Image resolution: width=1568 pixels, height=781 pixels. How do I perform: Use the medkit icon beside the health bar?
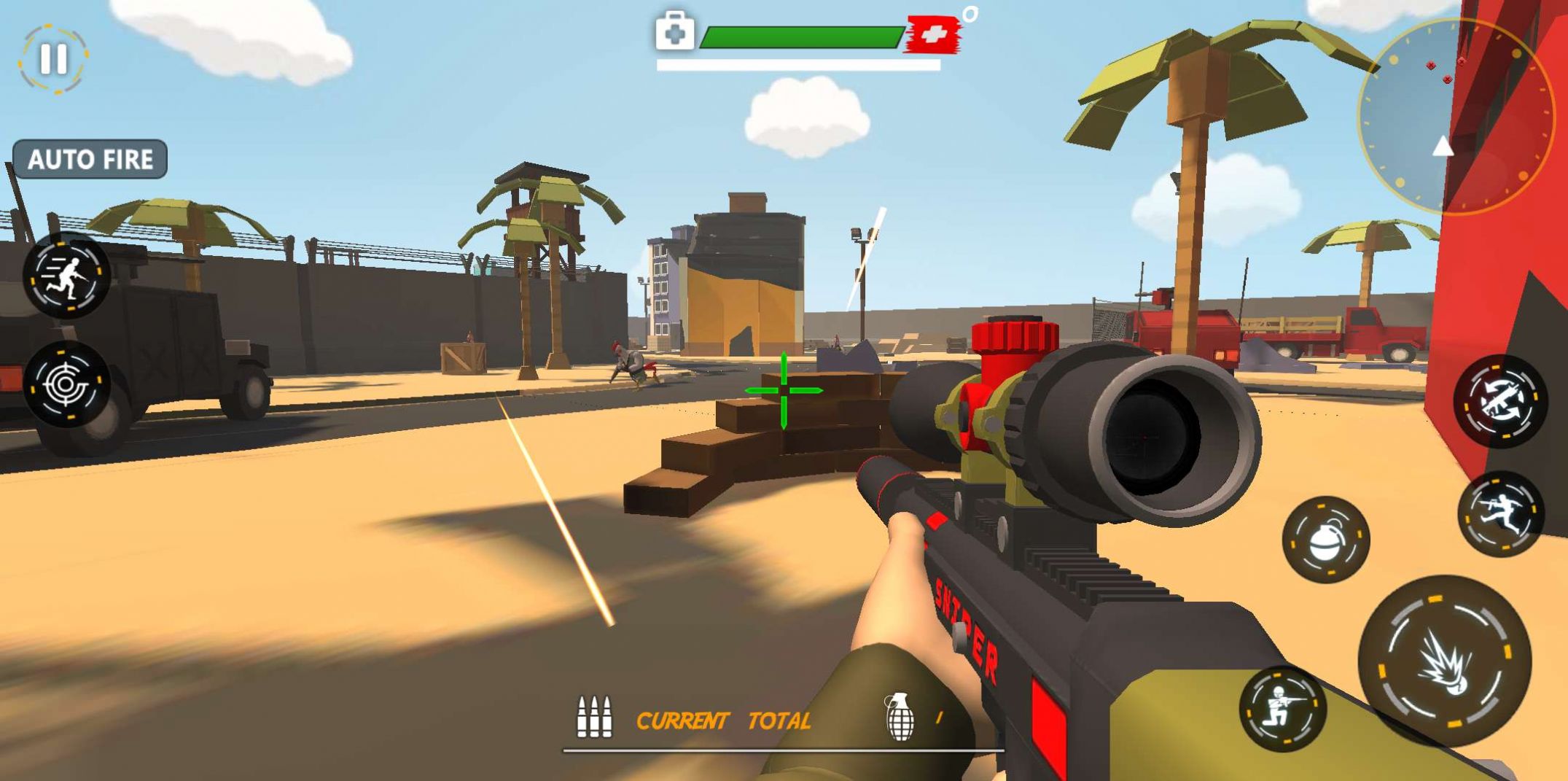coord(674,32)
